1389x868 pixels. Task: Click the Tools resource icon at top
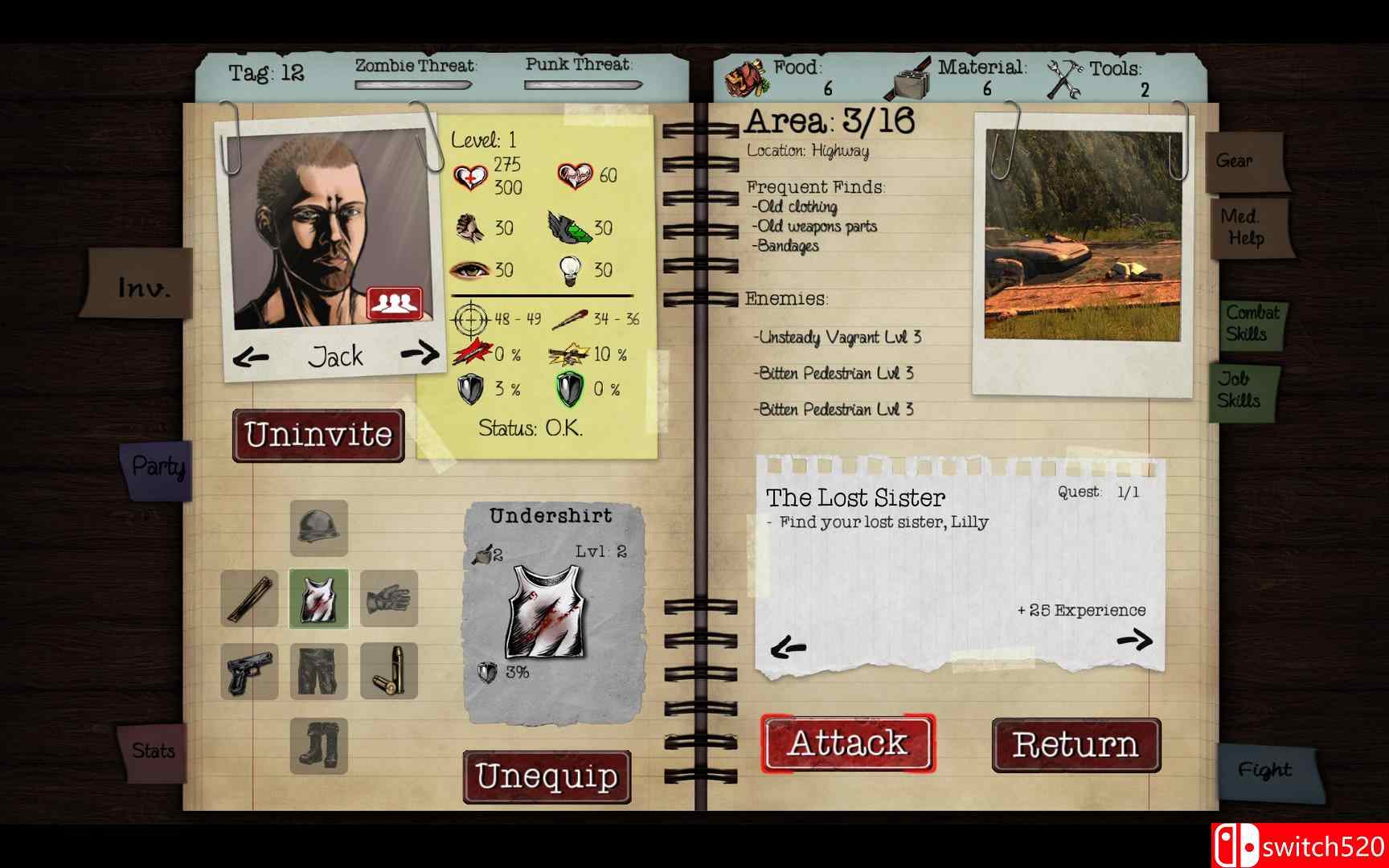1065,76
